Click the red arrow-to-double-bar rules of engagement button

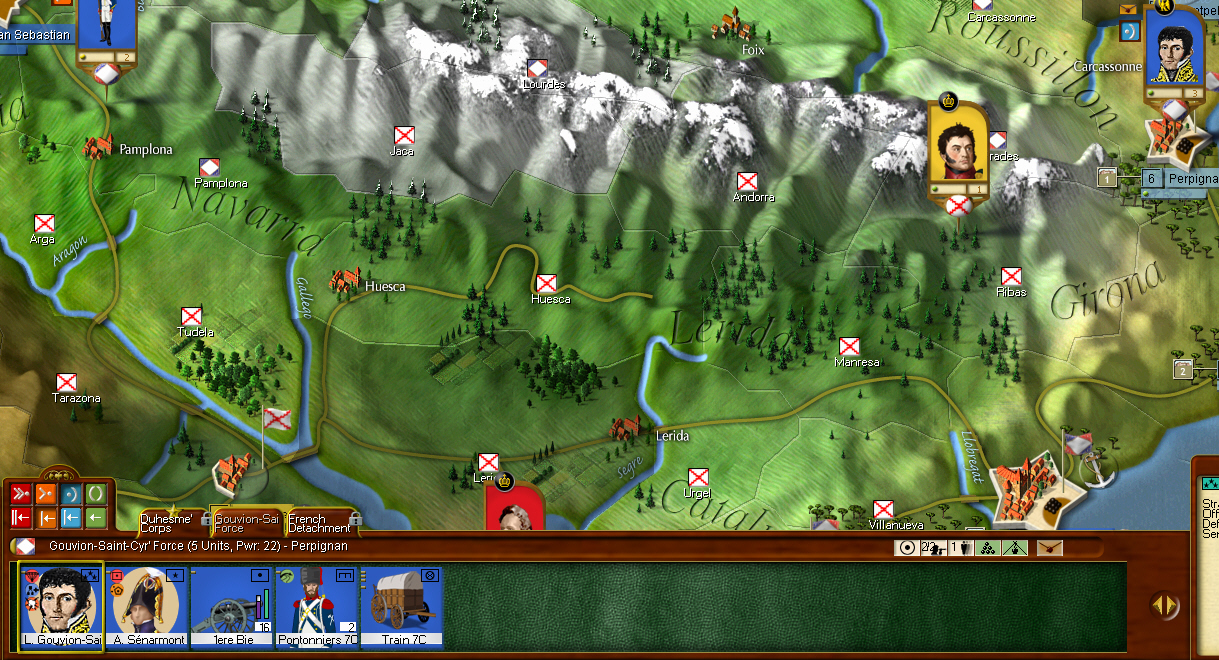coord(21,517)
